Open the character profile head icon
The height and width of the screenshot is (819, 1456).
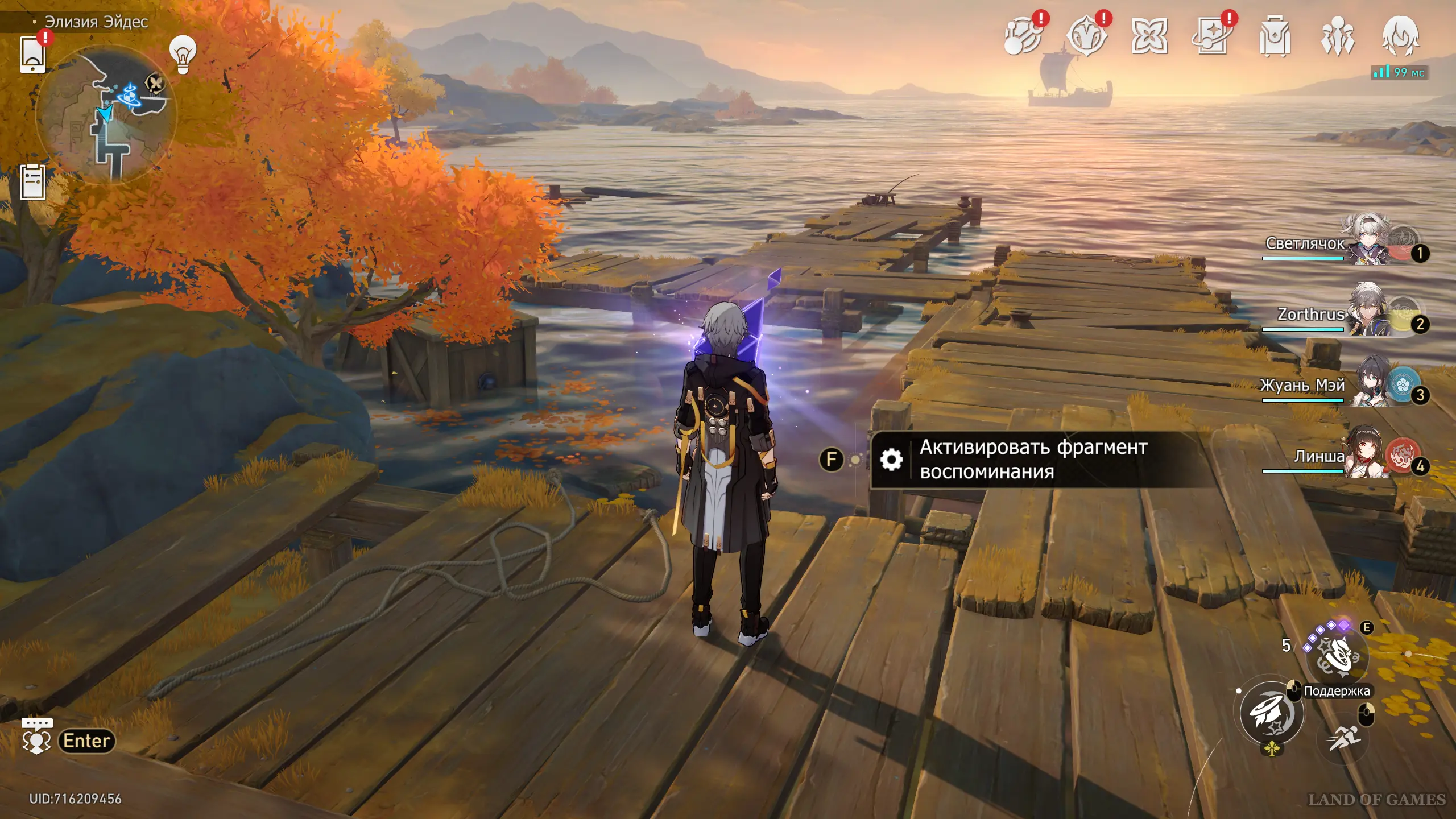tap(1400, 37)
